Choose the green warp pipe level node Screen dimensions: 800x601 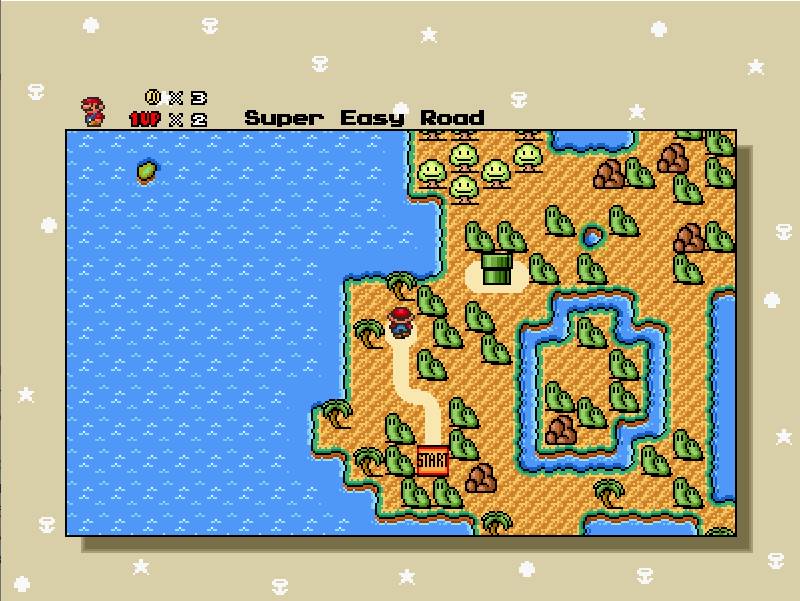[496, 267]
